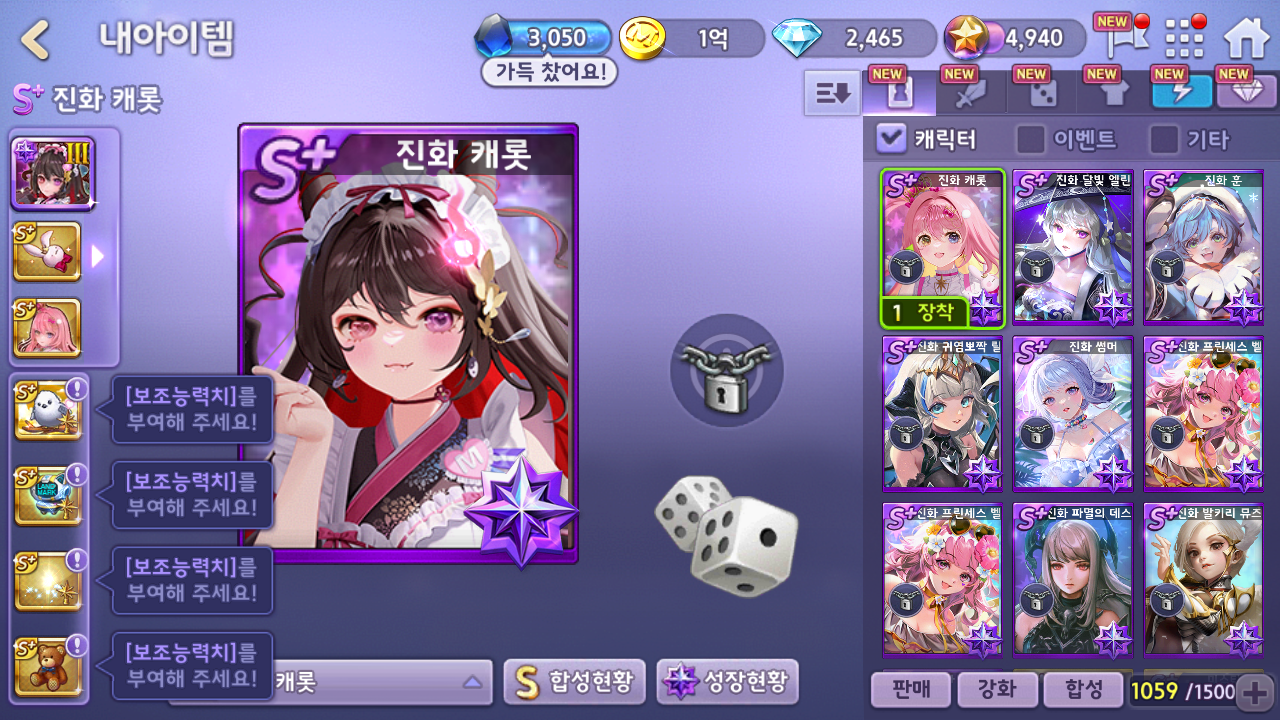The height and width of the screenshot is (720, 1280).
Task: Switch to the character pawn tab
Action: 900,93
